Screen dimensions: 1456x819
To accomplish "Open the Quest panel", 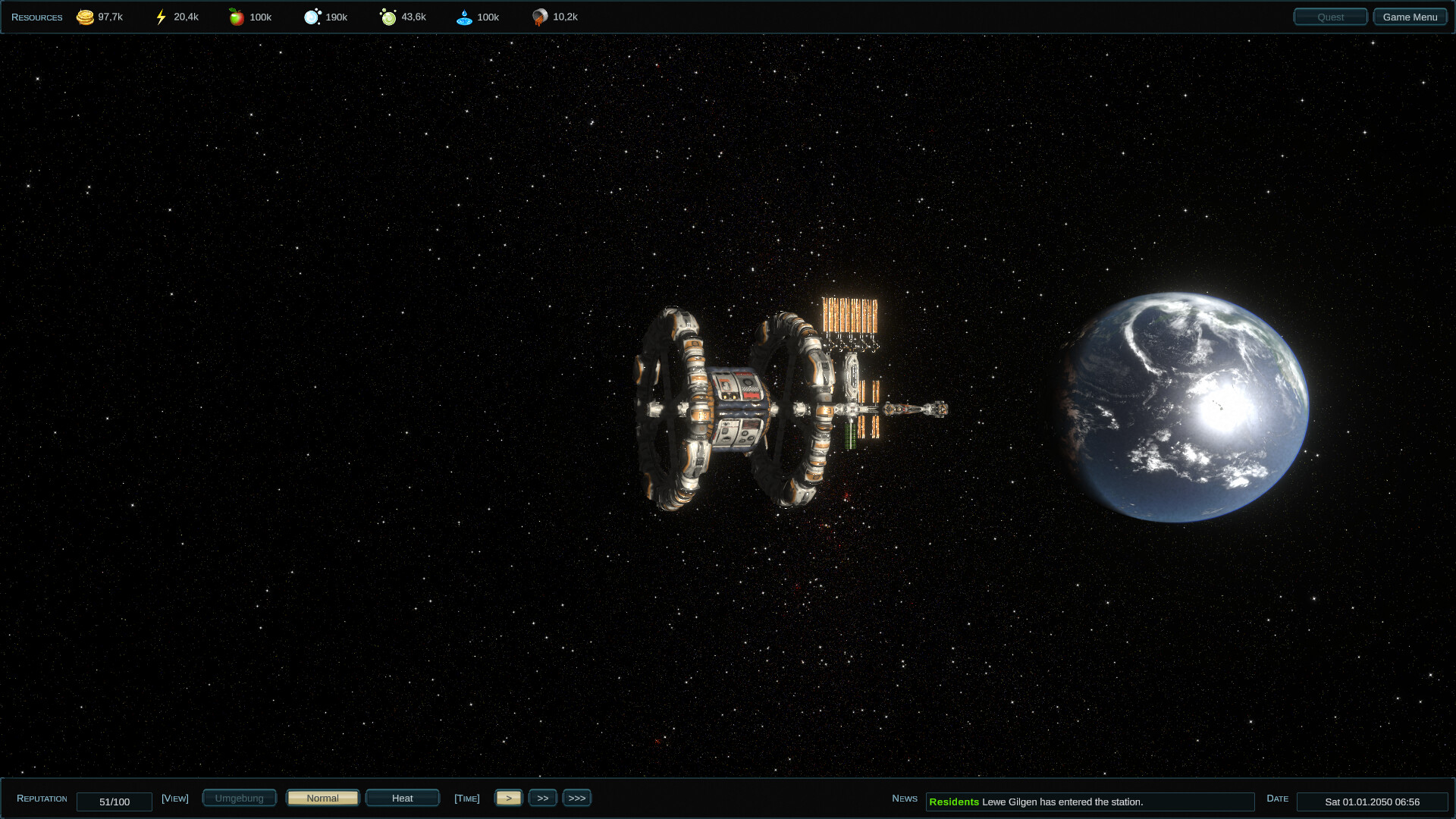I will click(1330, 17).
